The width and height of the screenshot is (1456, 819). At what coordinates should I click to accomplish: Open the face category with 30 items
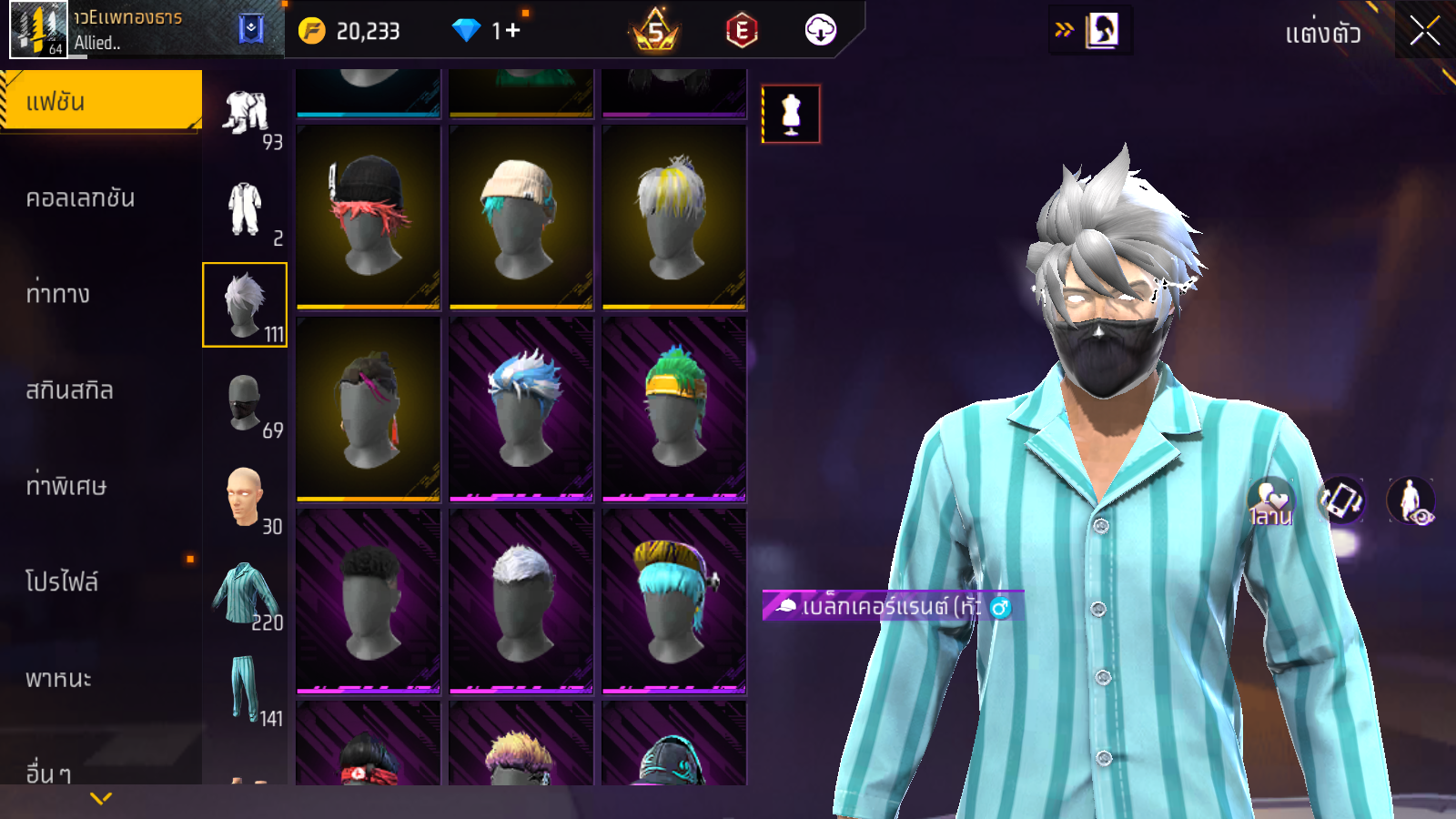click(x=245, y=498)
